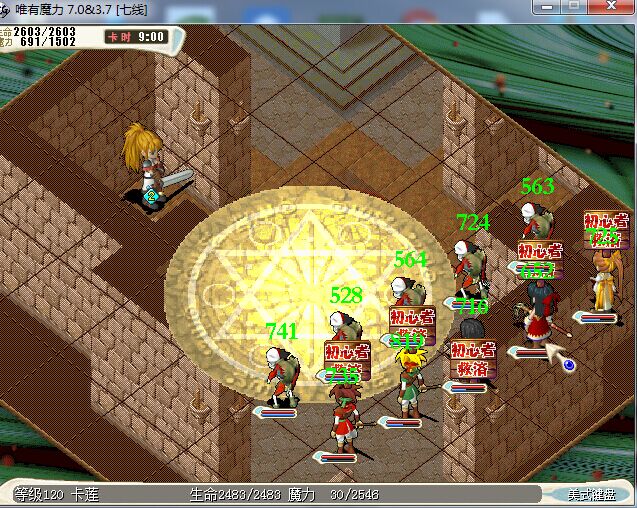Close the game window

pos(612,6)
